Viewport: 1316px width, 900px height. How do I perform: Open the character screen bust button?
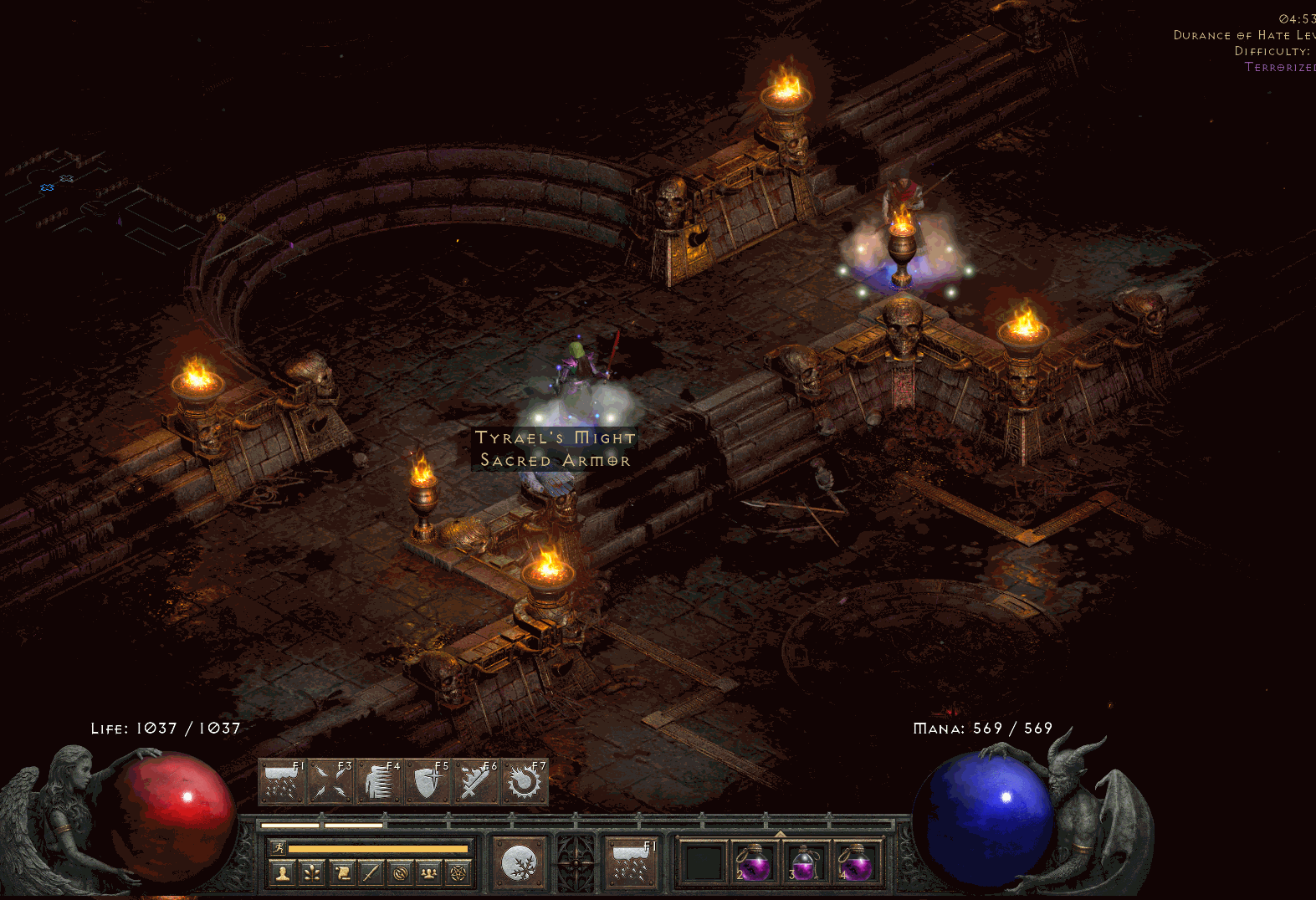(x=283, y=873)
